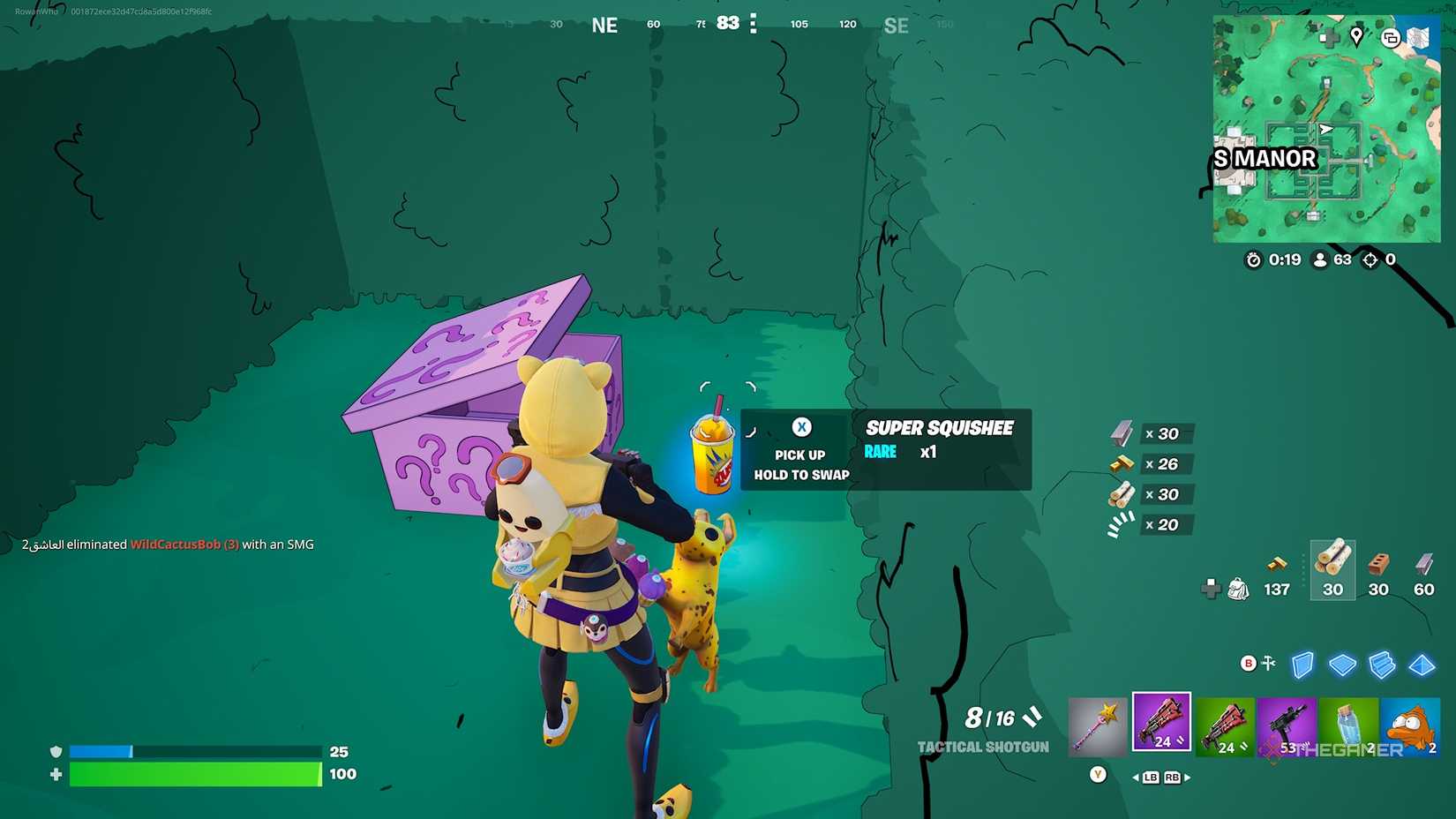Select the stairs build piece icon
This screenshot has height=819, width=1456.
tap(1381, 665)
